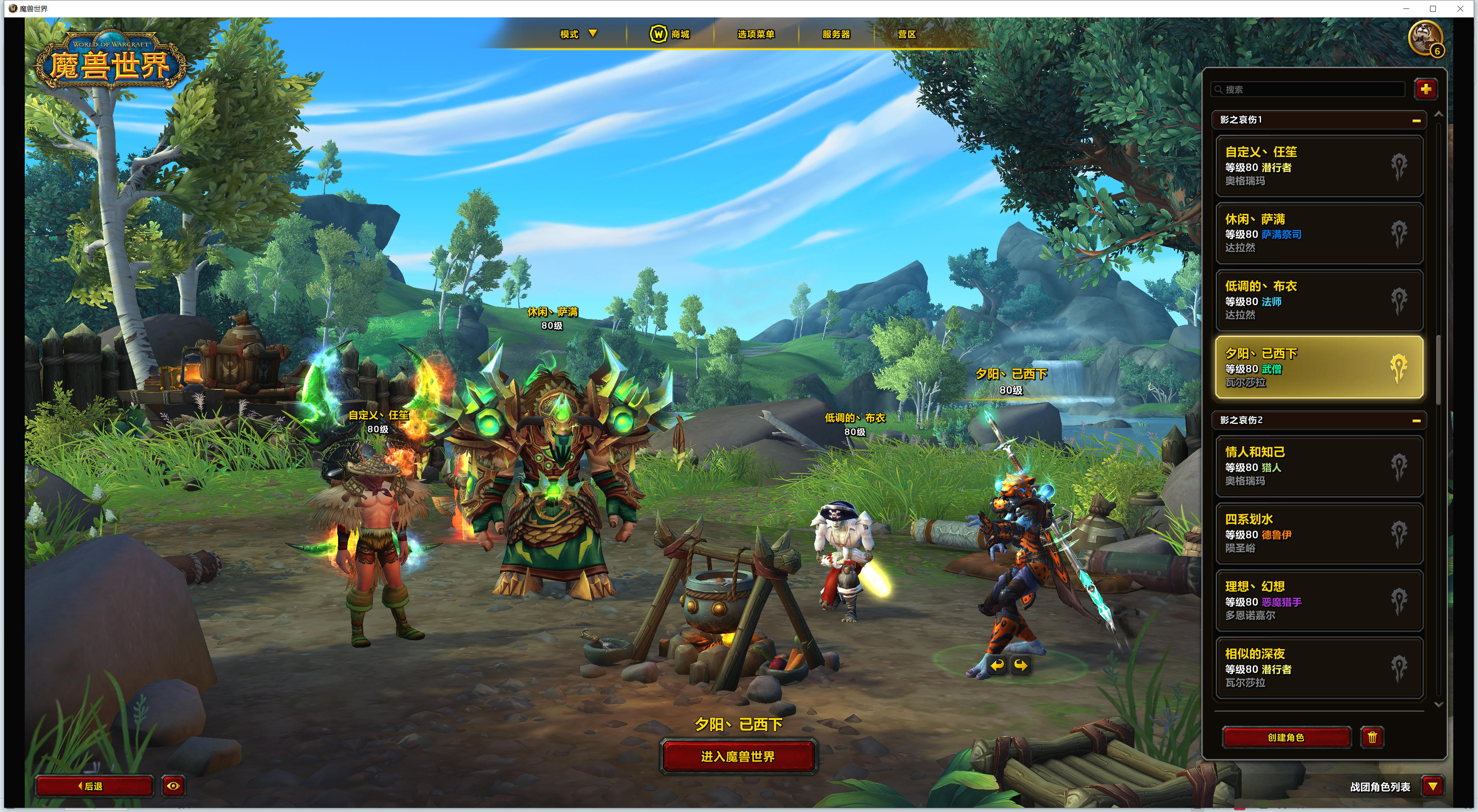
Task: Click the yellow plus add group button
Action: point(1426,89)
